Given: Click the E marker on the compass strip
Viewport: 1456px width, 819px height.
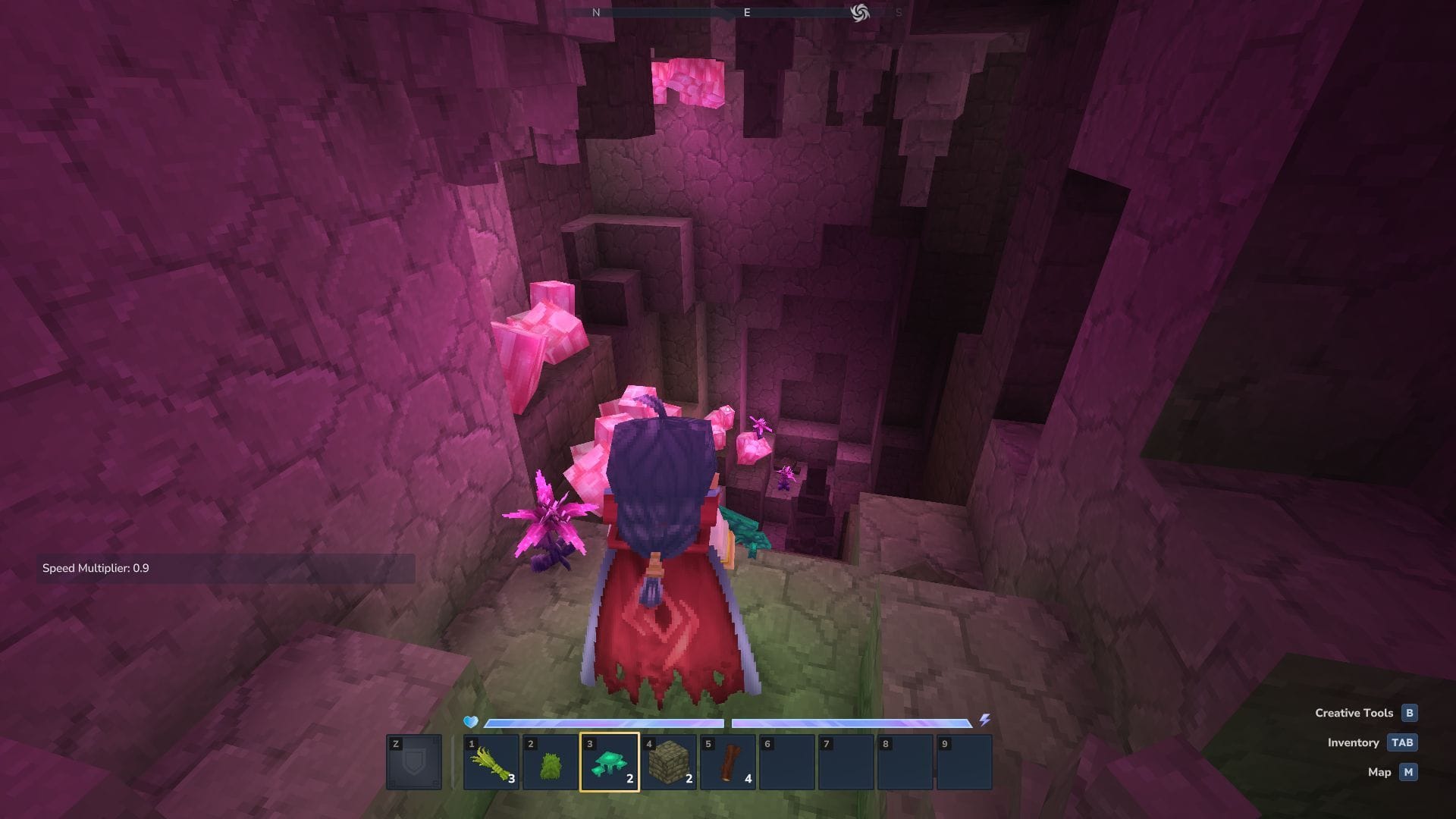Looking at the screenshot, I should pos(746,12).
